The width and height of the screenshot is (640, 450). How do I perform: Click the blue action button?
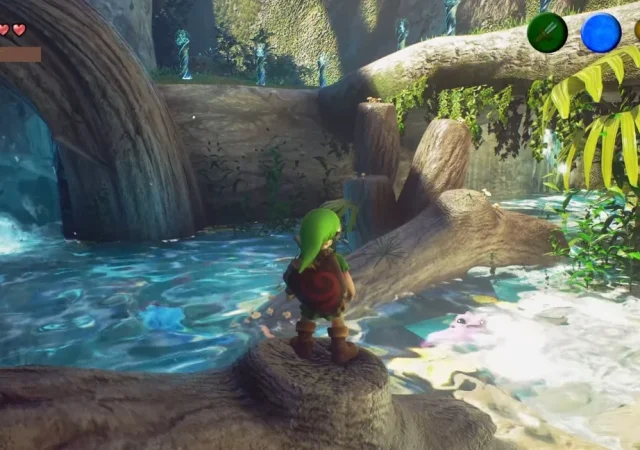[x=601, y=32]
